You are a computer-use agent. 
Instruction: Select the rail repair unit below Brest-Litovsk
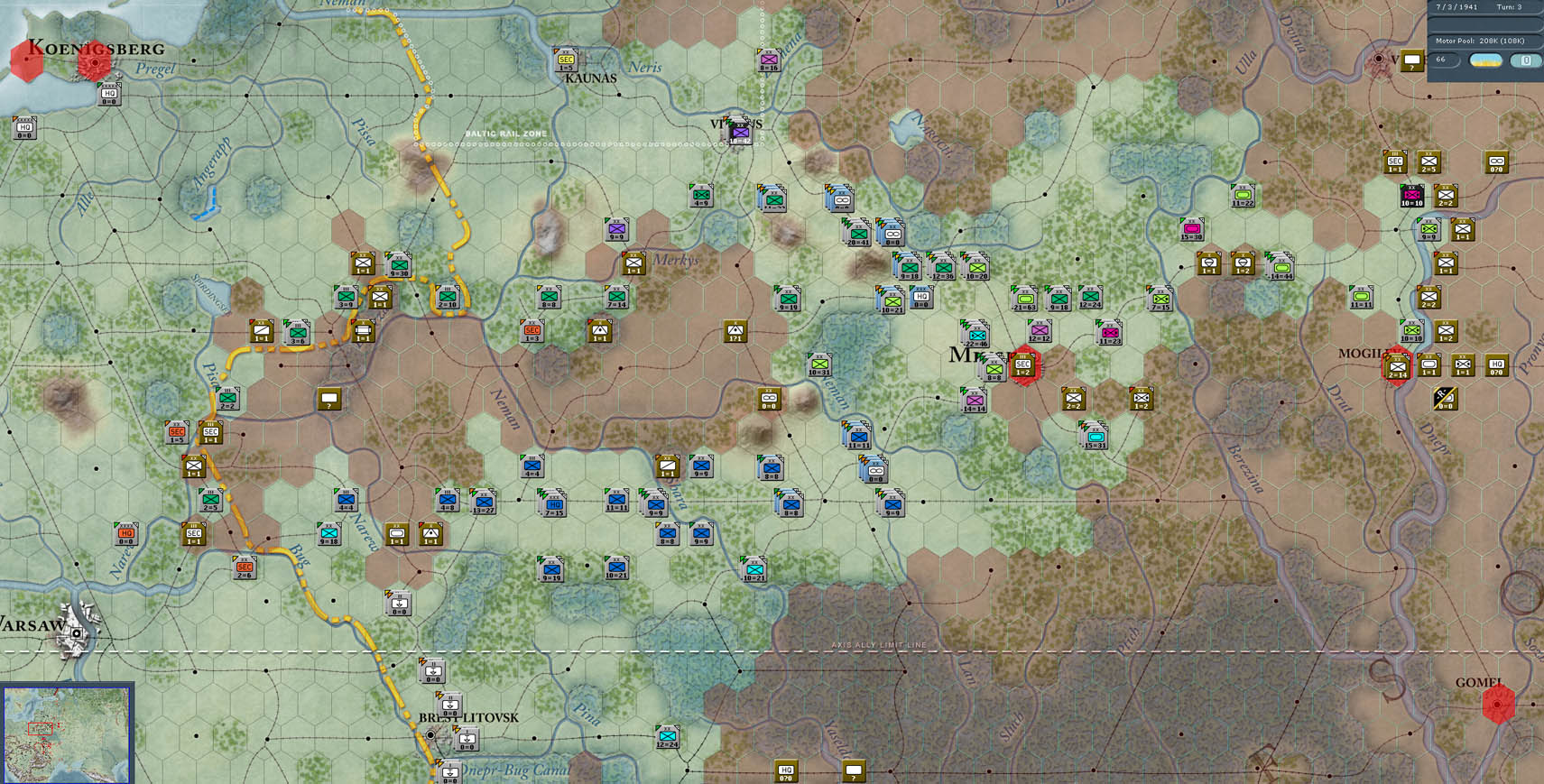click(x=467, y=740)
